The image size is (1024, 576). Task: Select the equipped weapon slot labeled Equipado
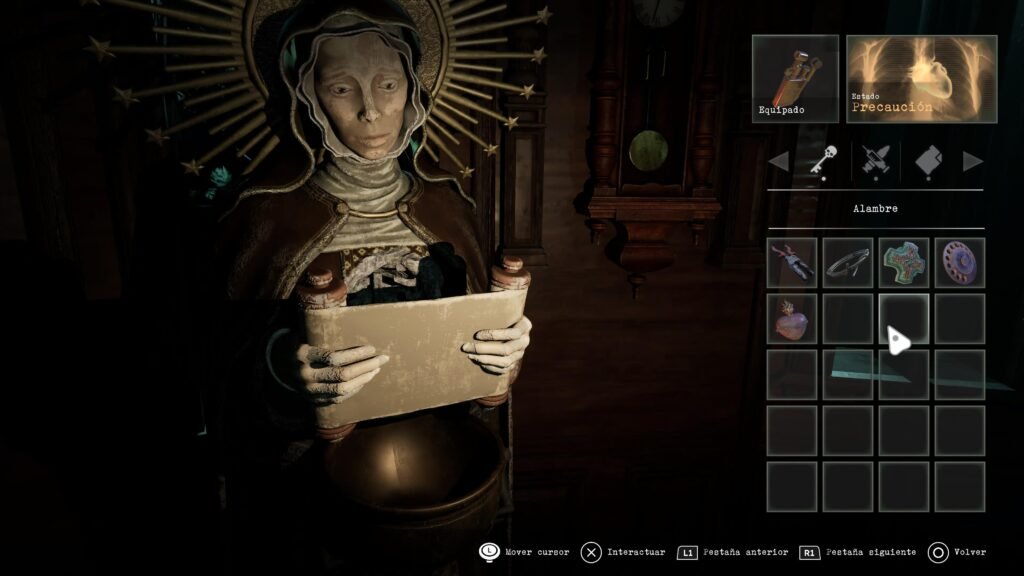tap(795, 79)
